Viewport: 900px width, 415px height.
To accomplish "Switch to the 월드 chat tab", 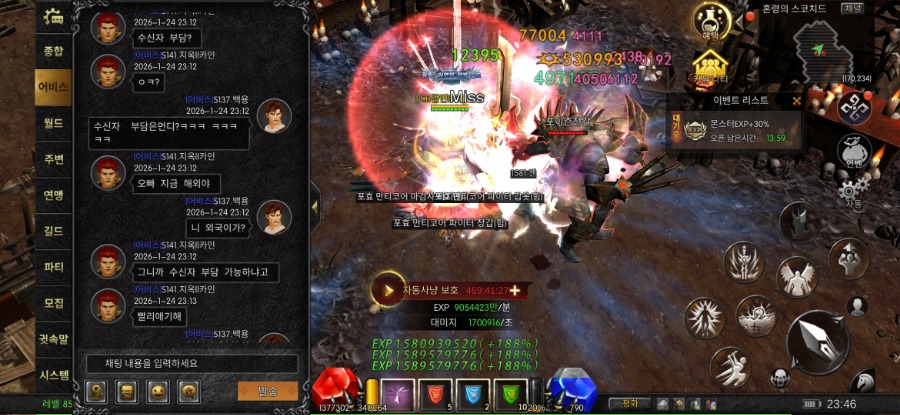I will coord(53,123).
